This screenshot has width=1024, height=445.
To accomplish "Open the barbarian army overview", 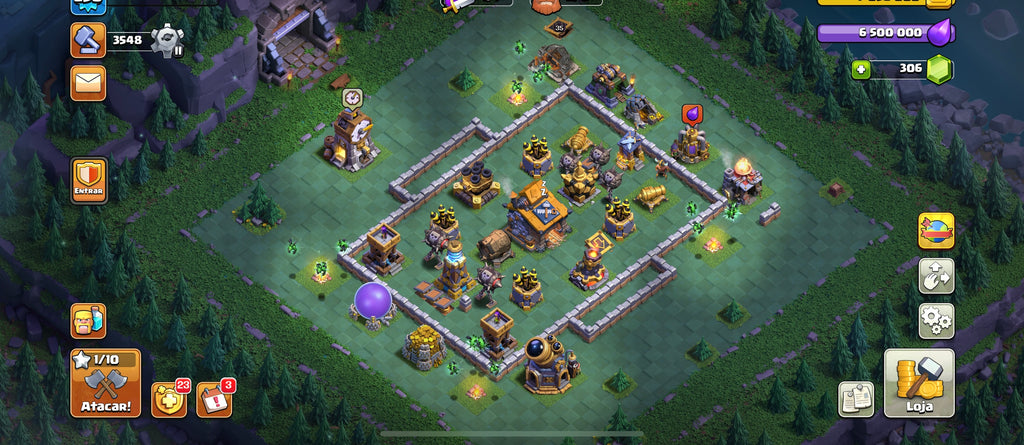I will coord(88,321).
